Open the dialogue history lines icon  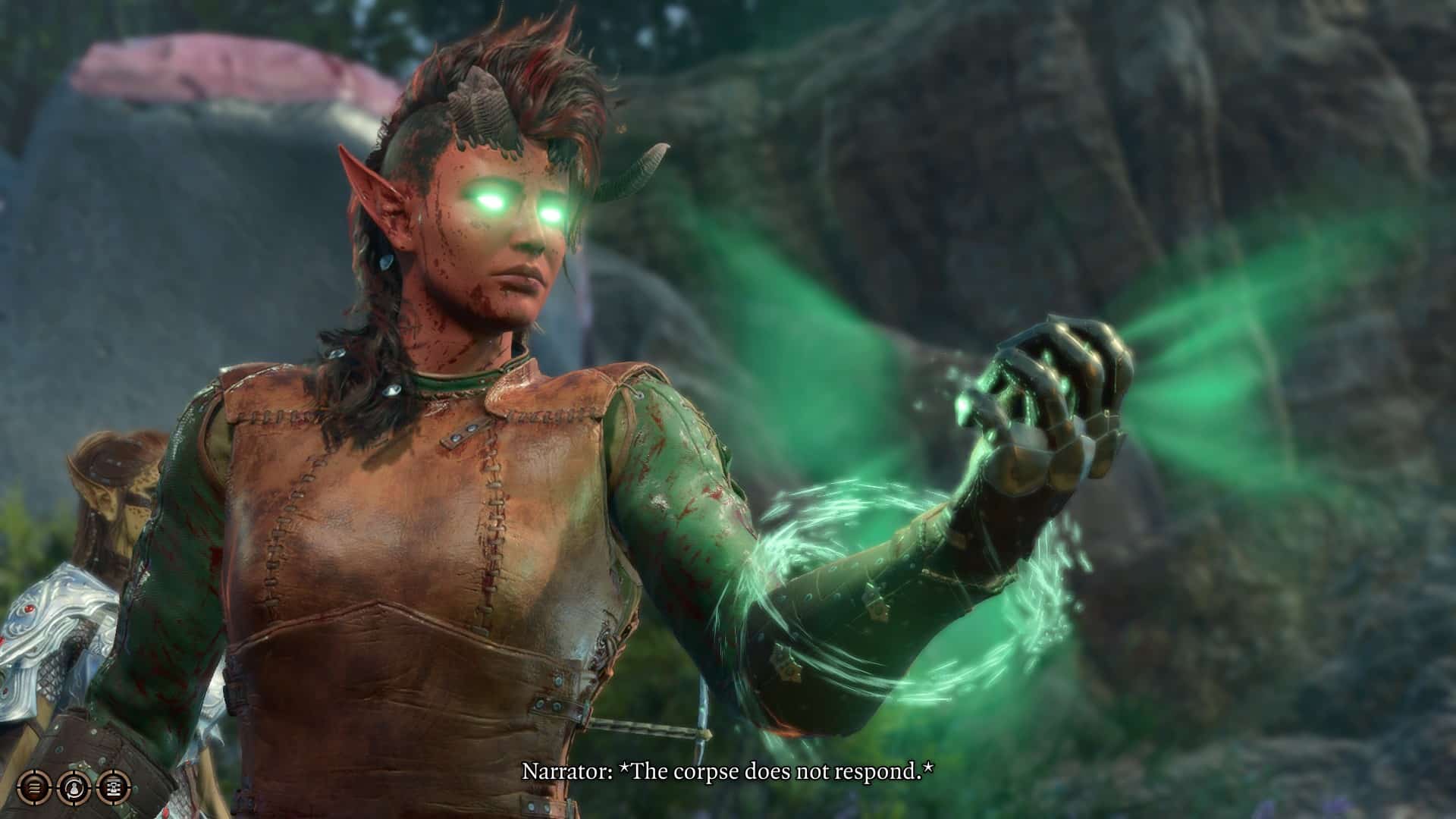coord(34,786)
